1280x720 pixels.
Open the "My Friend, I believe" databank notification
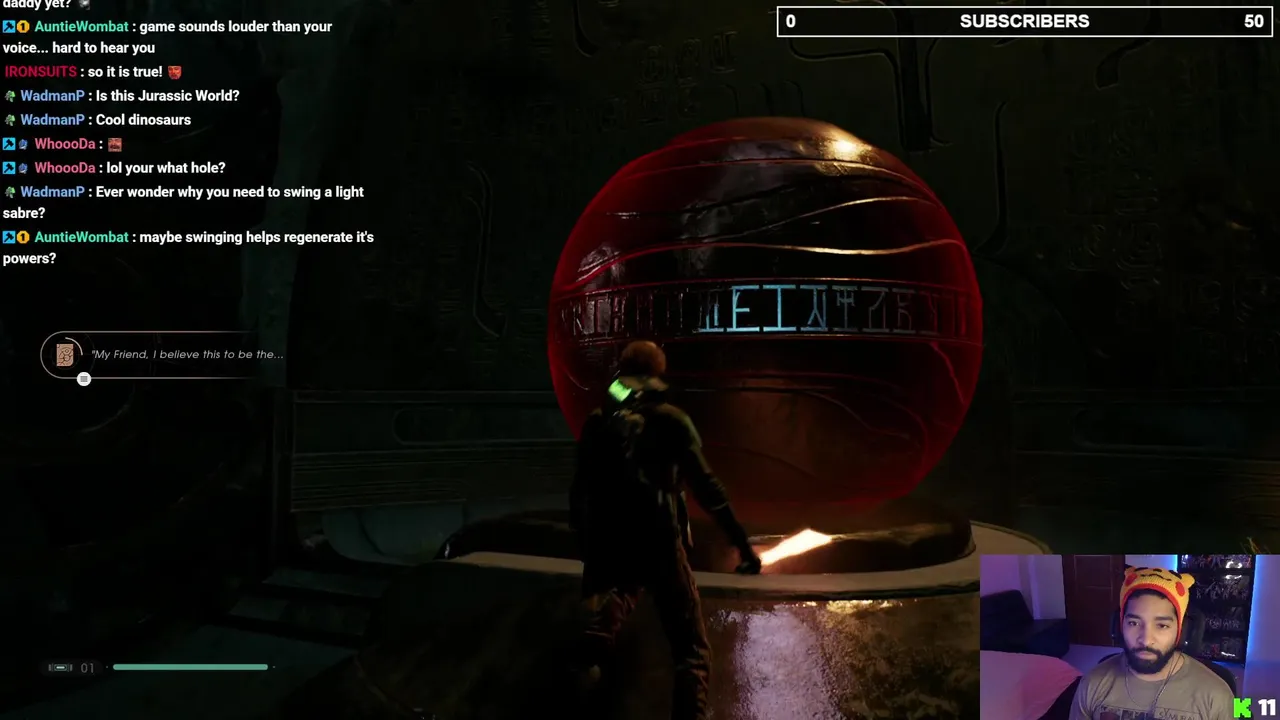click(187, 354)
